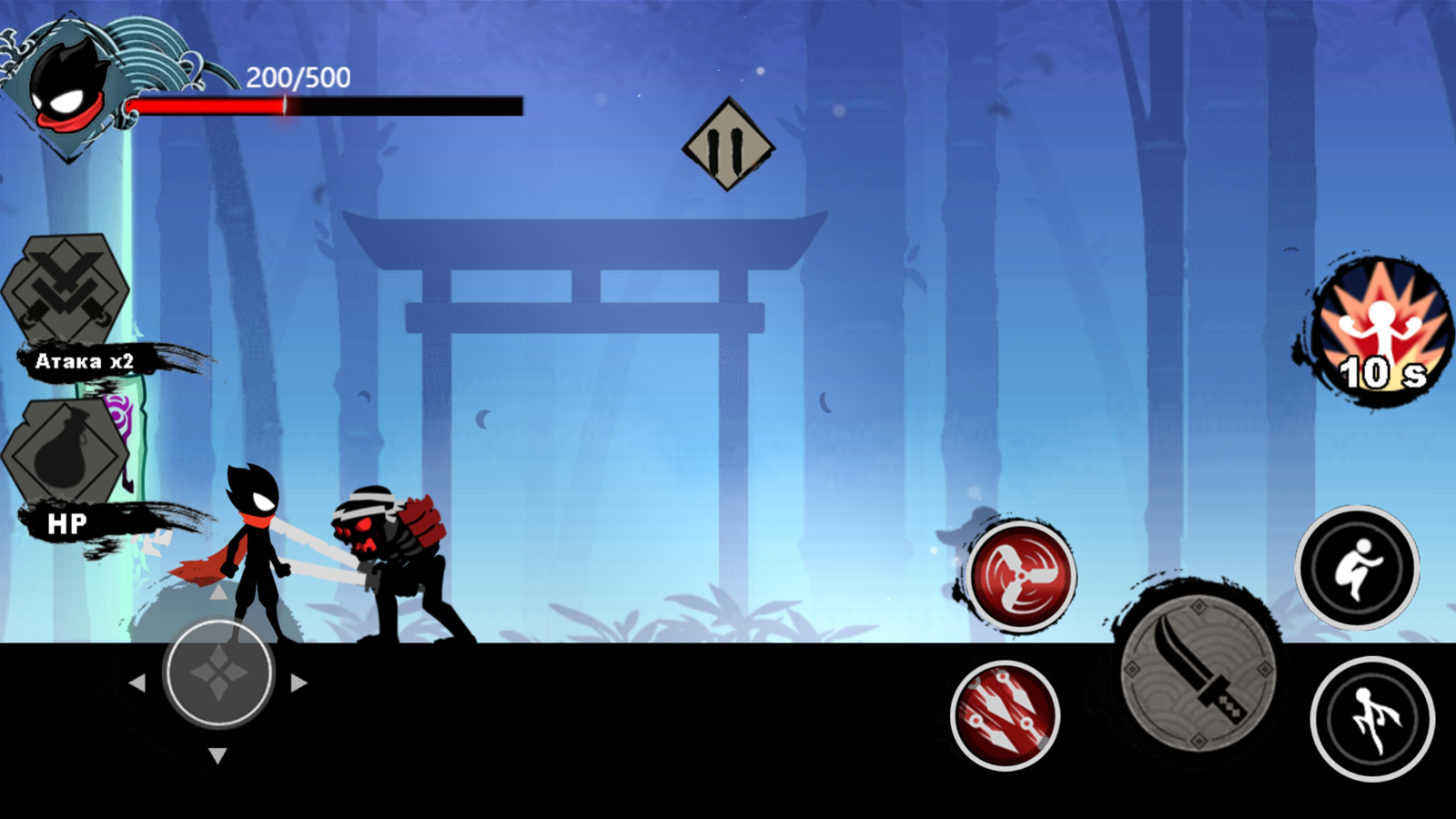Click the 200/500 health number display

pos(298,76)
